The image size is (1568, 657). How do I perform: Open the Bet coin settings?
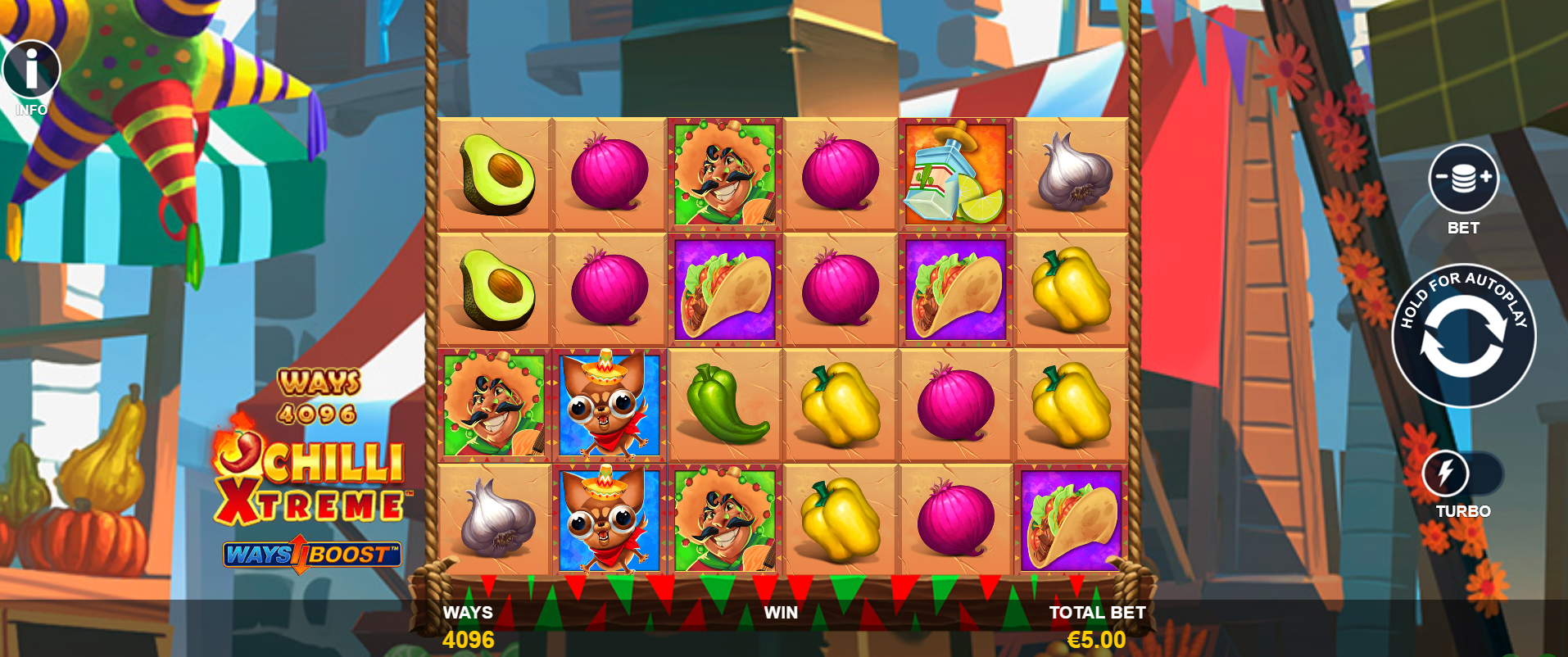[1463, 179]
